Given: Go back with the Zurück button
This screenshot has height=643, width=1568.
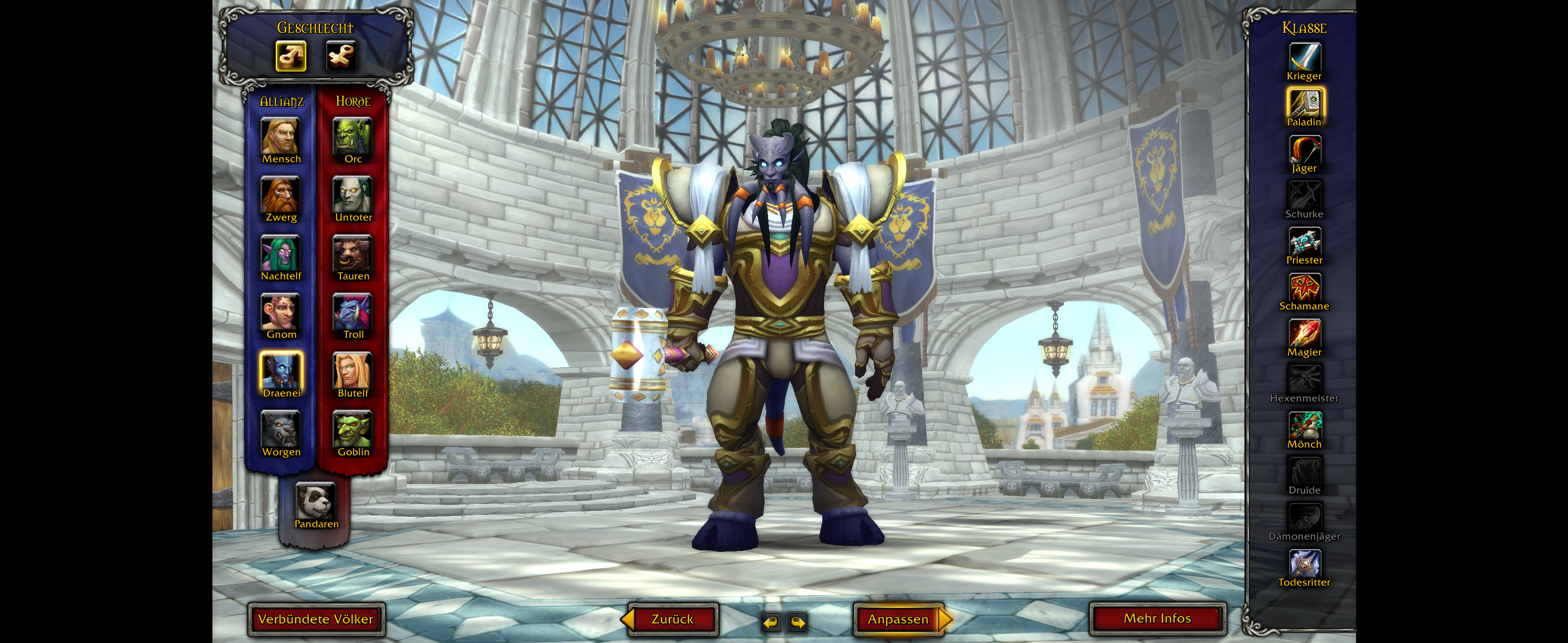Looking at the screenshot, I should pos(672,619).
